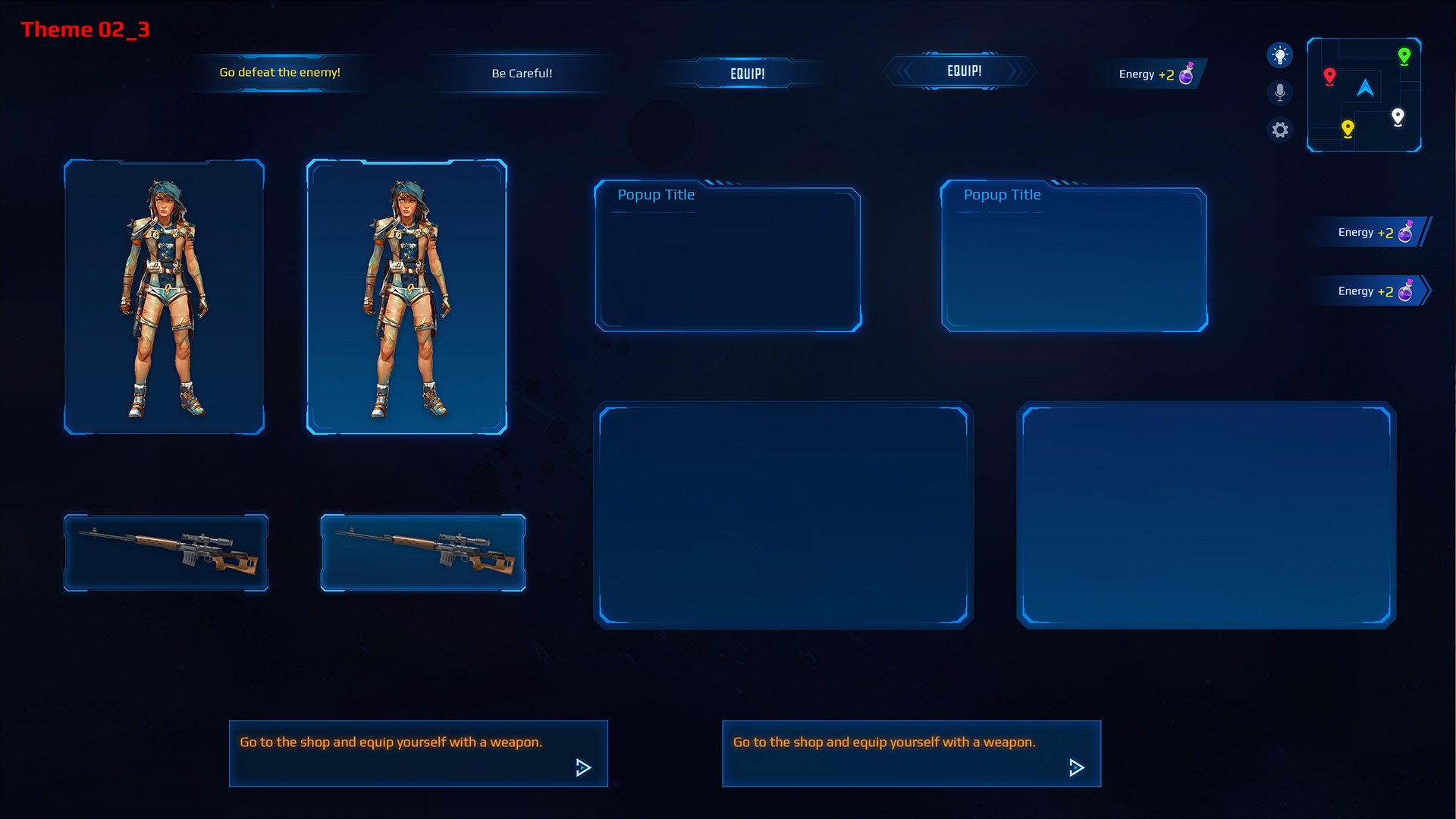The image size is (1456, 819).
Task: Select the green destination pin on the minimap
Action: (x=1404, y=55)
